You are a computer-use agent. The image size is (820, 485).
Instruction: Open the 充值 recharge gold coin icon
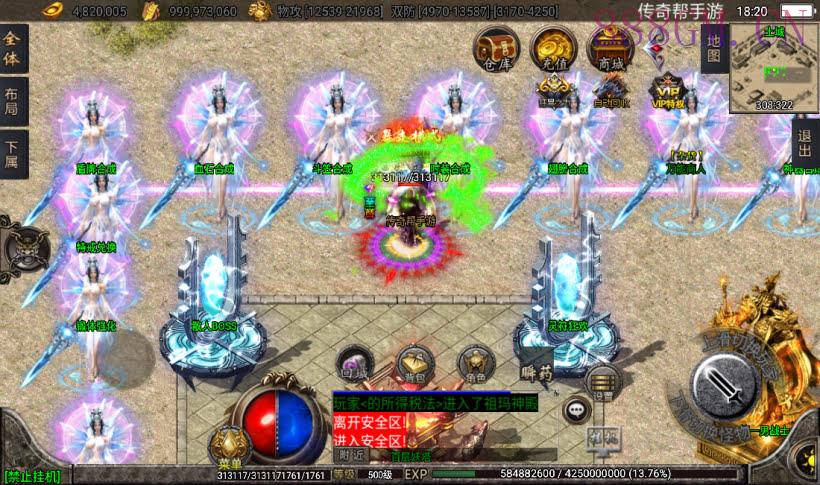coord(552,48)
